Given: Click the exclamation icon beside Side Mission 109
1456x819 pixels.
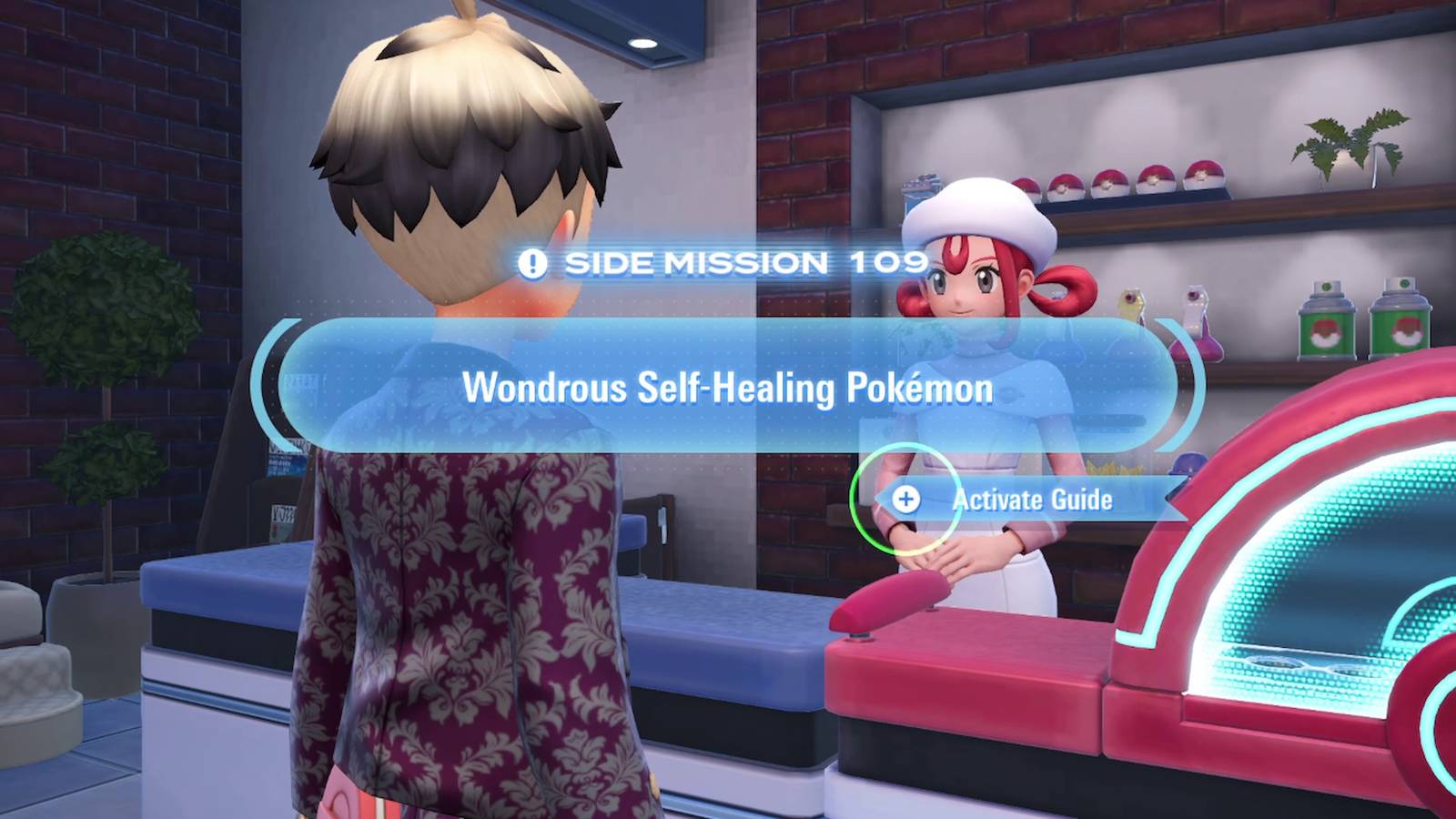Looking at the screenshot, I should pyautogui.click(x=532, y=264).
